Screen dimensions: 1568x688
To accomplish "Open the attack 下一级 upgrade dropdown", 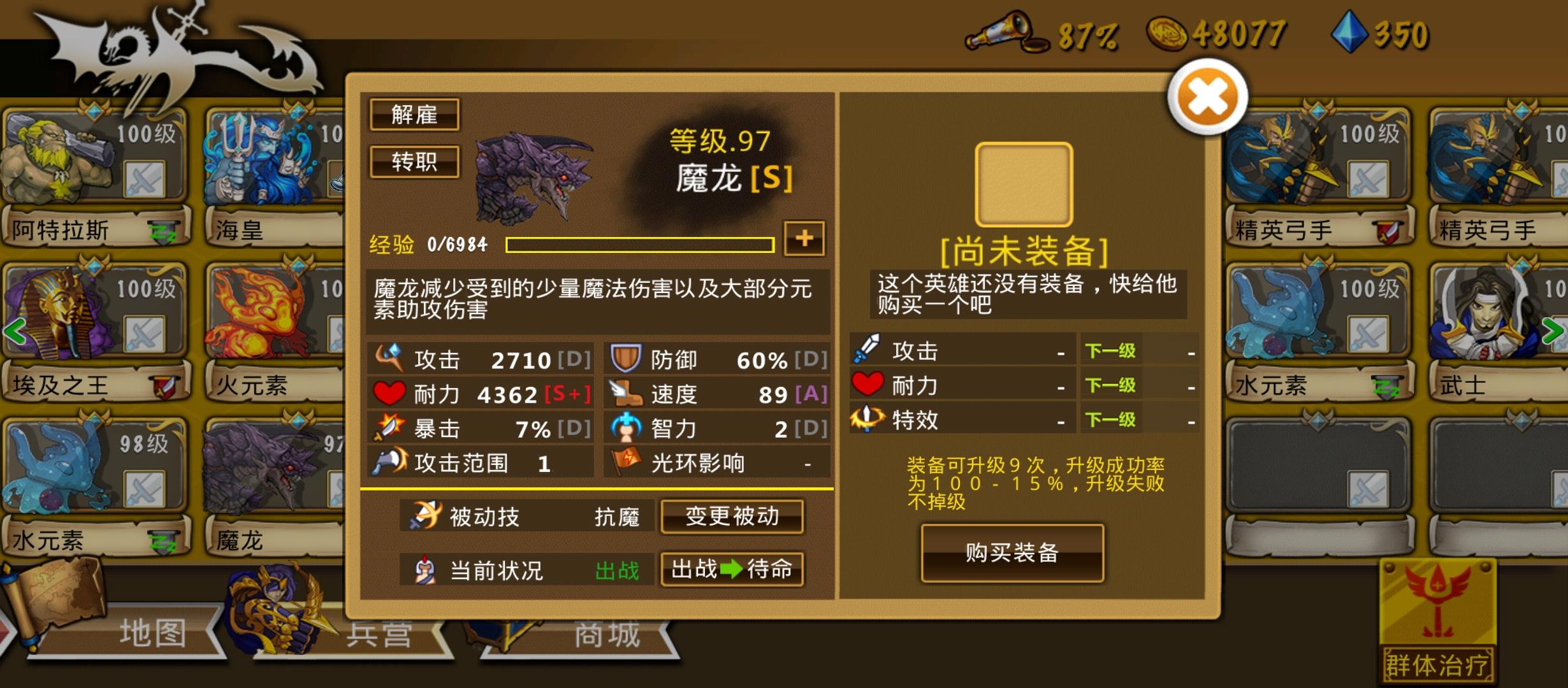I will pos(1110,350).
